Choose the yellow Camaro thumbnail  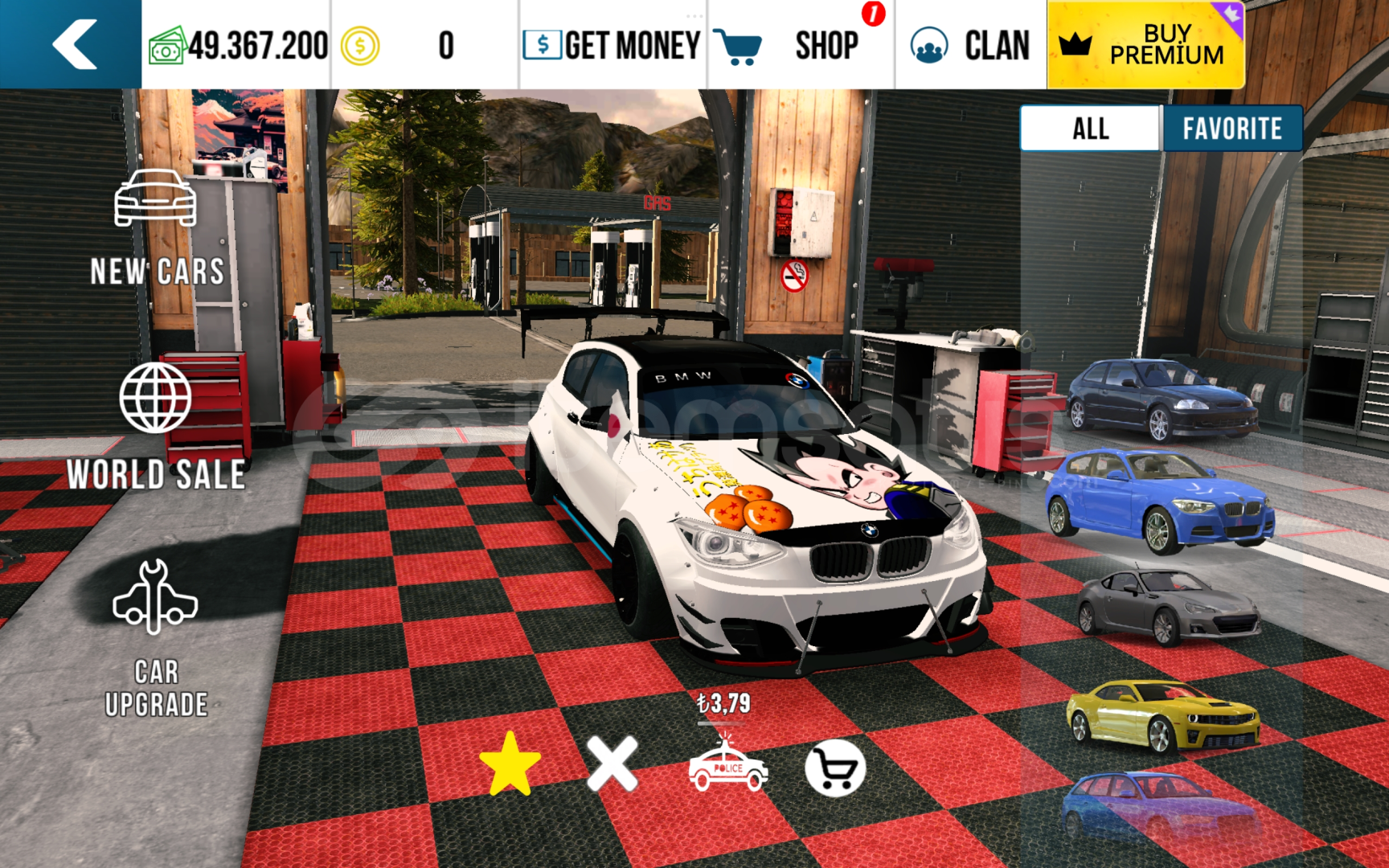pyautogui.click(x=1162, y=714)
